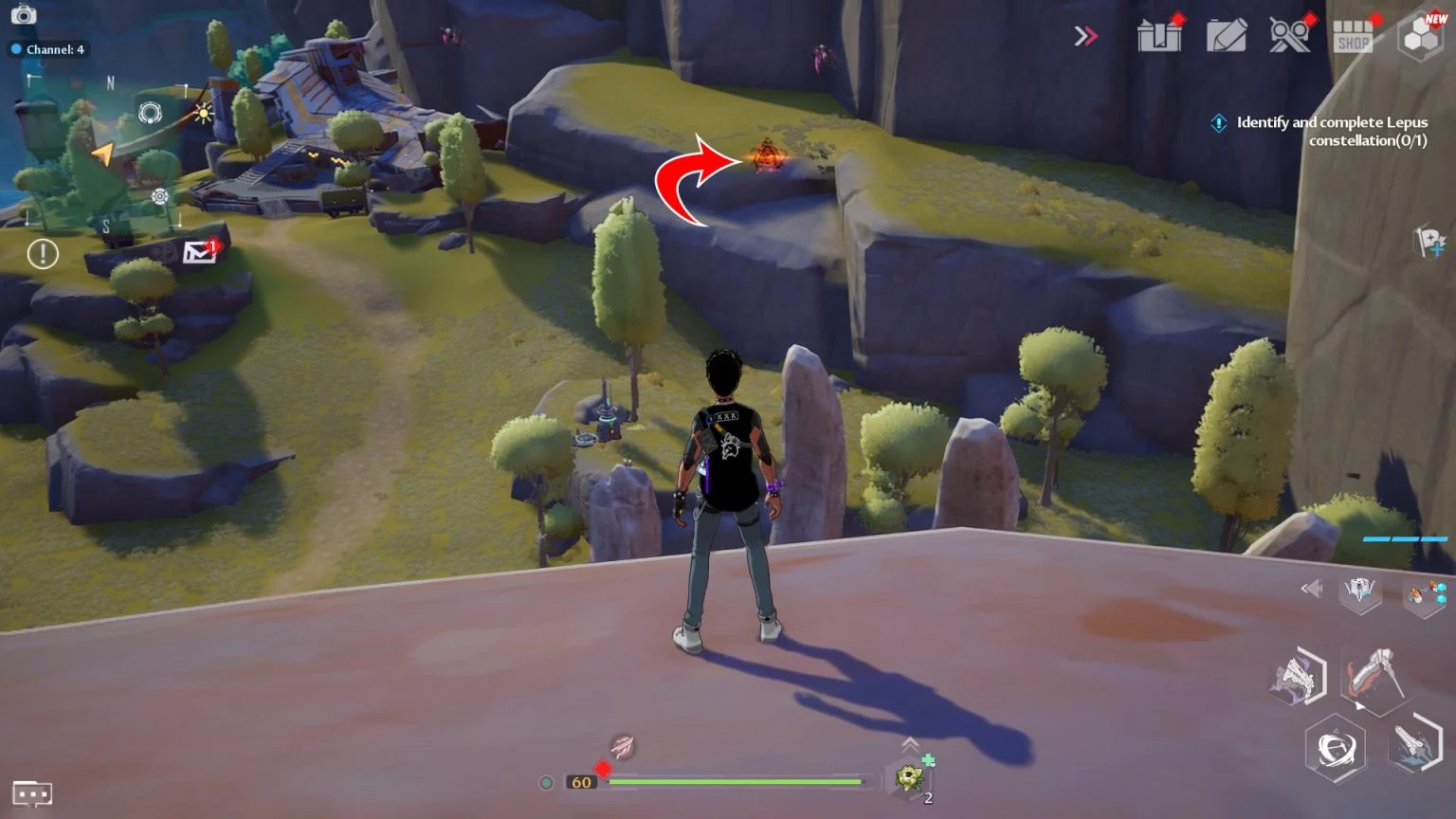
Task: Click the exclamation warning icon near minimap
Action: [43, 255]
